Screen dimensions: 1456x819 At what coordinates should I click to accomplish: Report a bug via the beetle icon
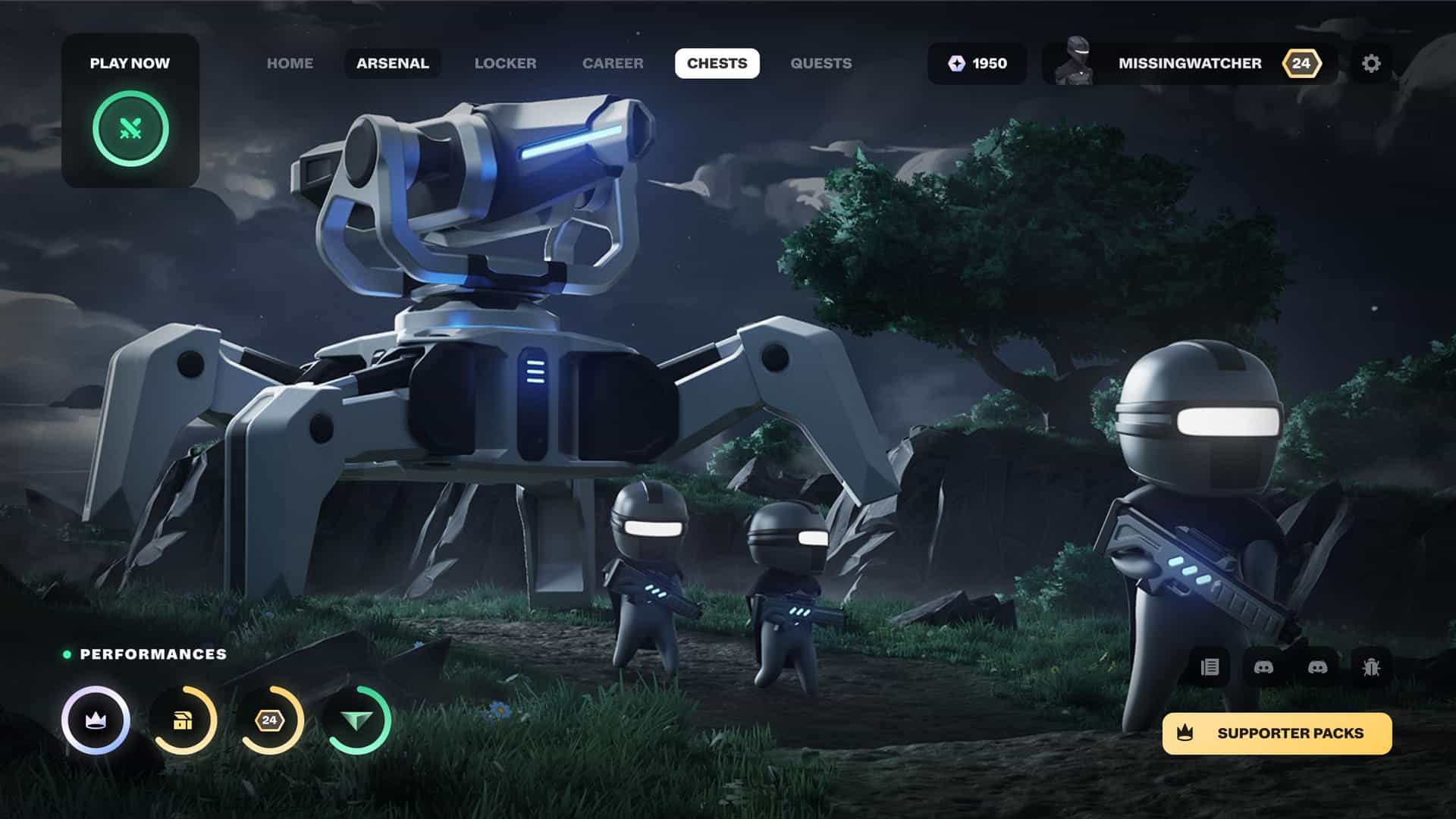coord(1371,667)
